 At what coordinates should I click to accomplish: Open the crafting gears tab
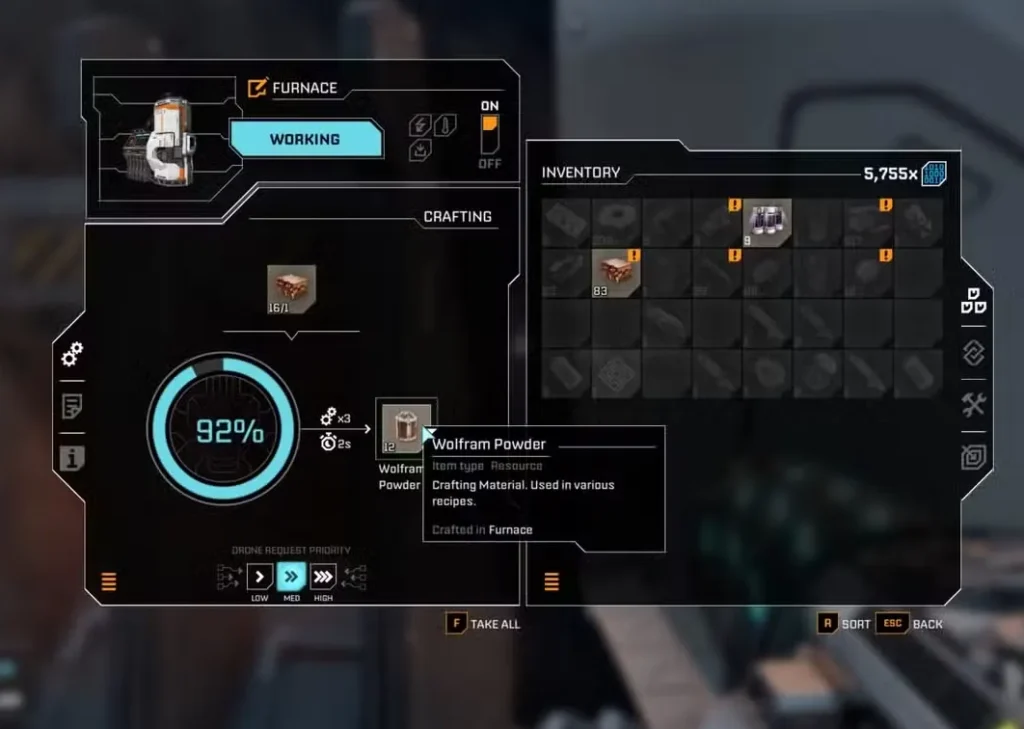72,353
